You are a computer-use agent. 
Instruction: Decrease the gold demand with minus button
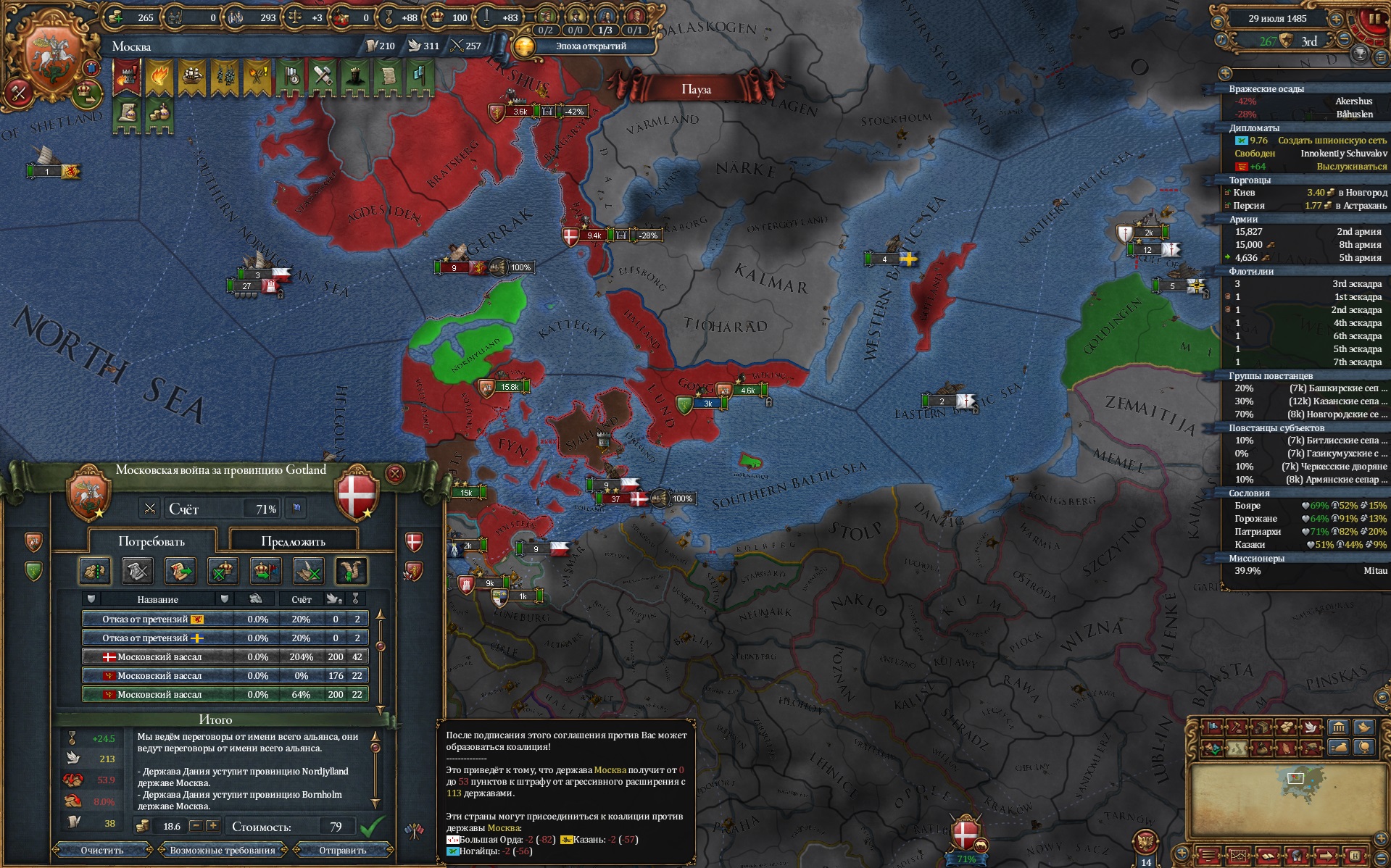pos(196,826)
